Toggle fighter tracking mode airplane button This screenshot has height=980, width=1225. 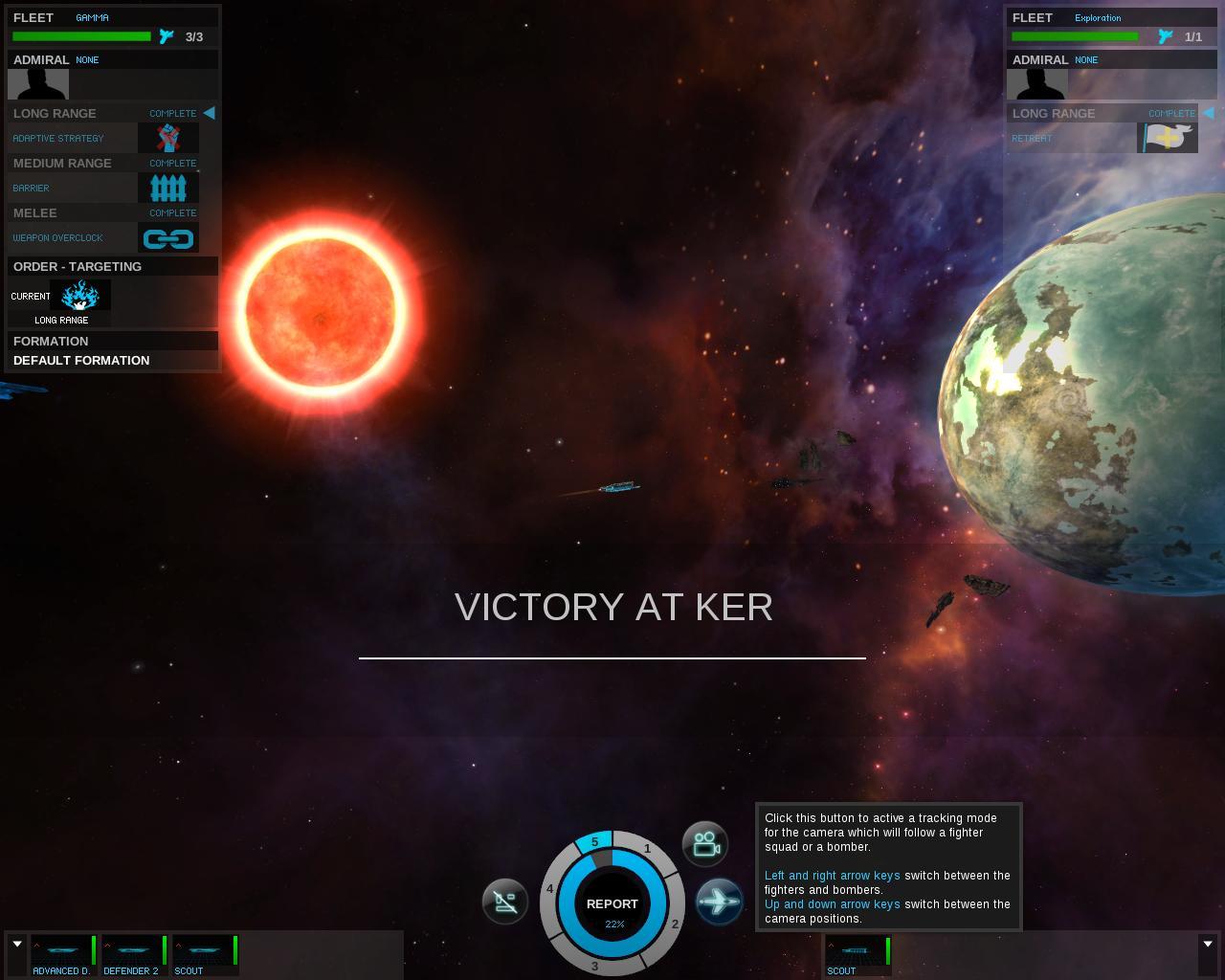tap(719, 902)
